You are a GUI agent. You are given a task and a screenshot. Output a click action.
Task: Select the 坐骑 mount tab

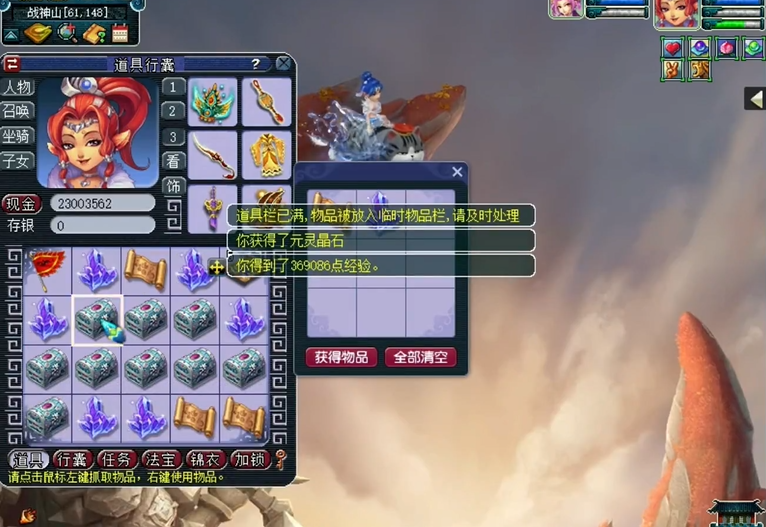[17, 135]
